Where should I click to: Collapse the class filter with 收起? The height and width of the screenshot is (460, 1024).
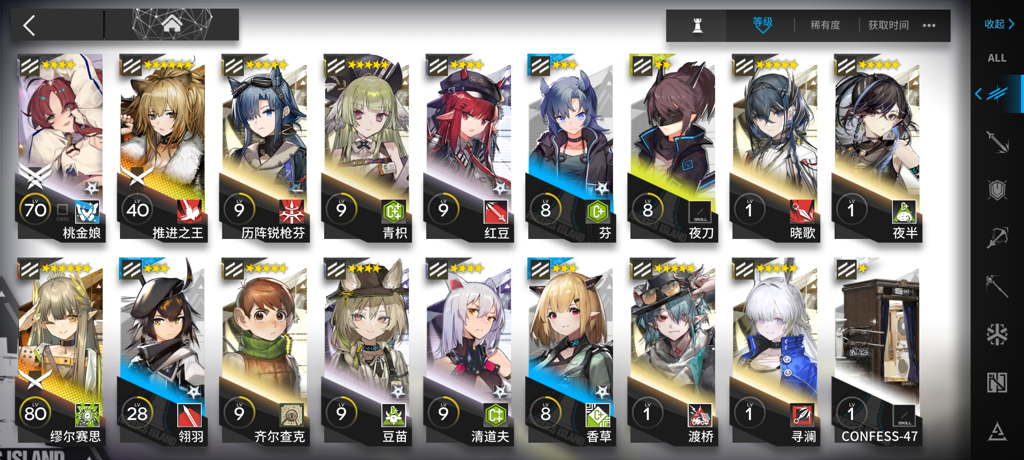coord(998,24)
